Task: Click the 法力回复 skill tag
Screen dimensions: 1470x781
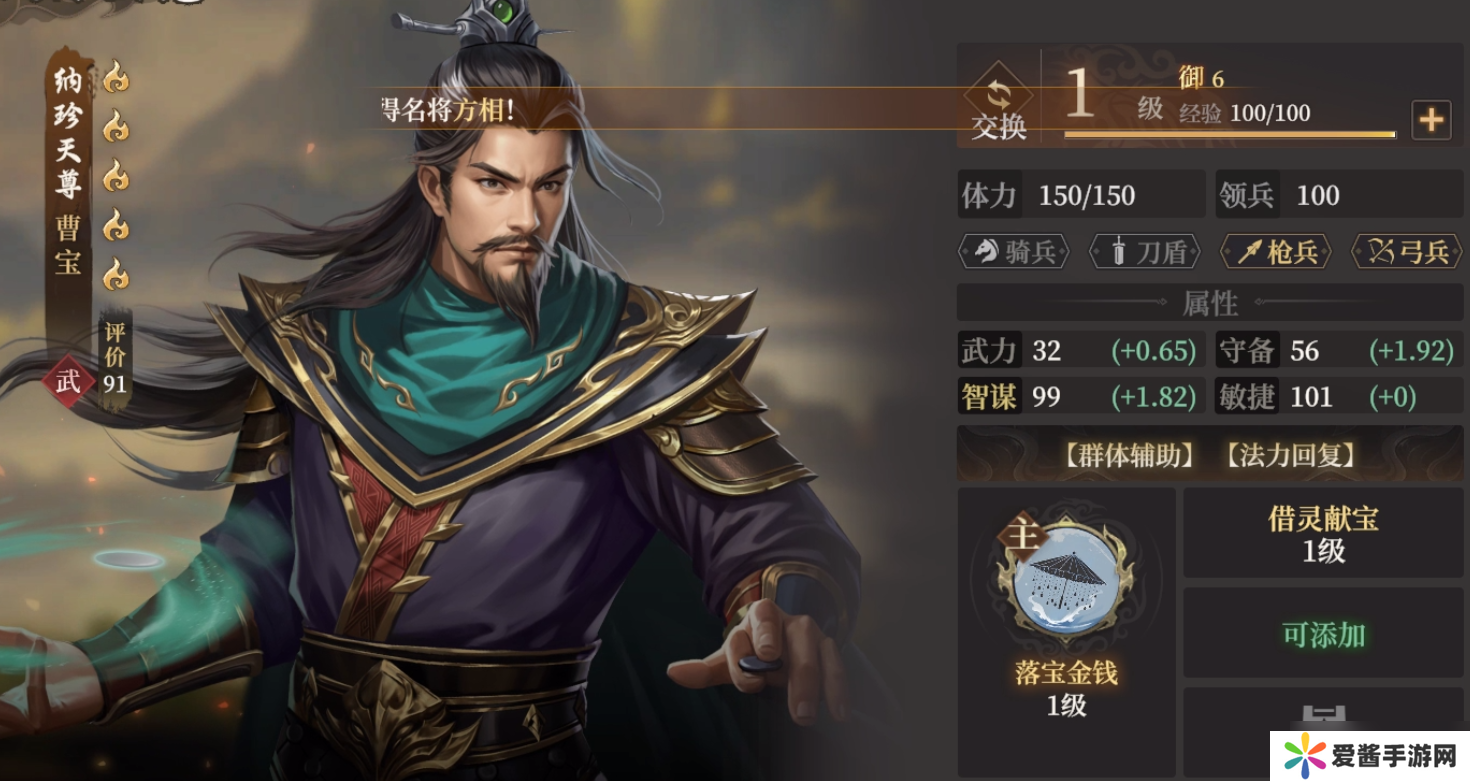Action: 1290,456
